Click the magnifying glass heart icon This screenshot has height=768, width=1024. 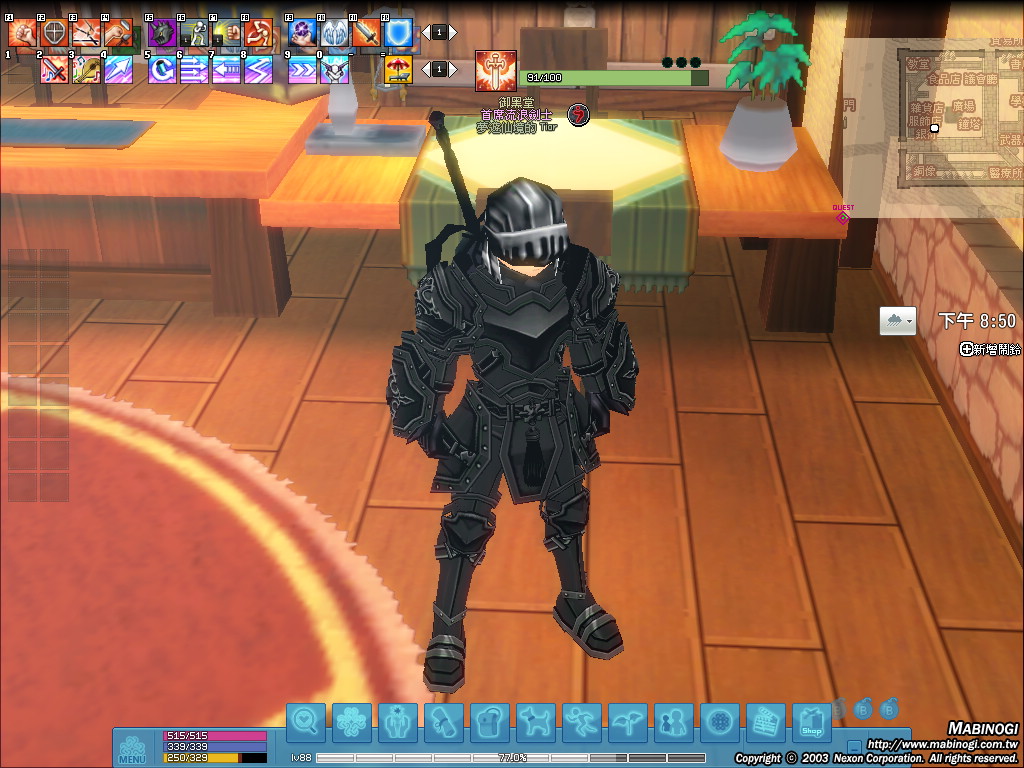pyautogui.click(x=306, y=722)
